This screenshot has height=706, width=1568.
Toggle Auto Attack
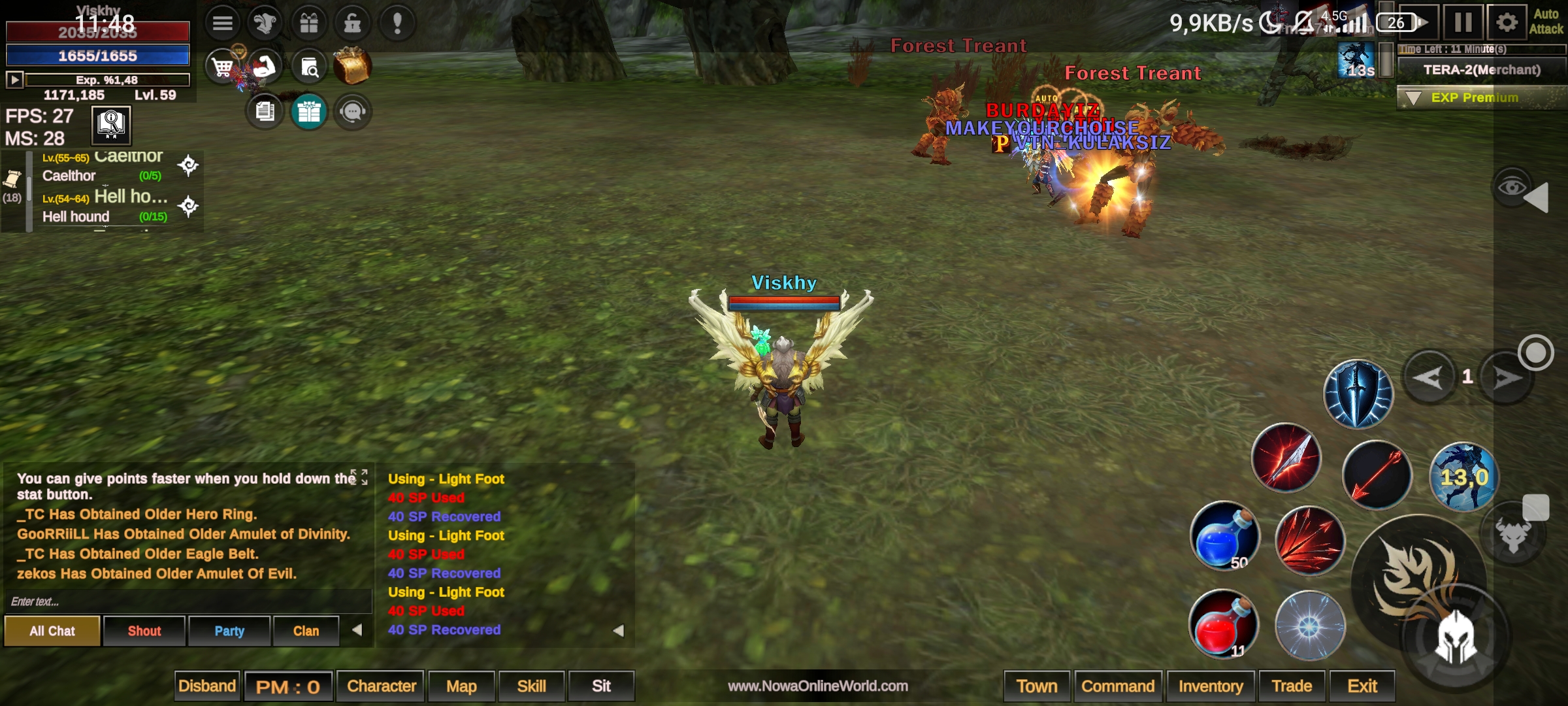tap(1546, 22)
